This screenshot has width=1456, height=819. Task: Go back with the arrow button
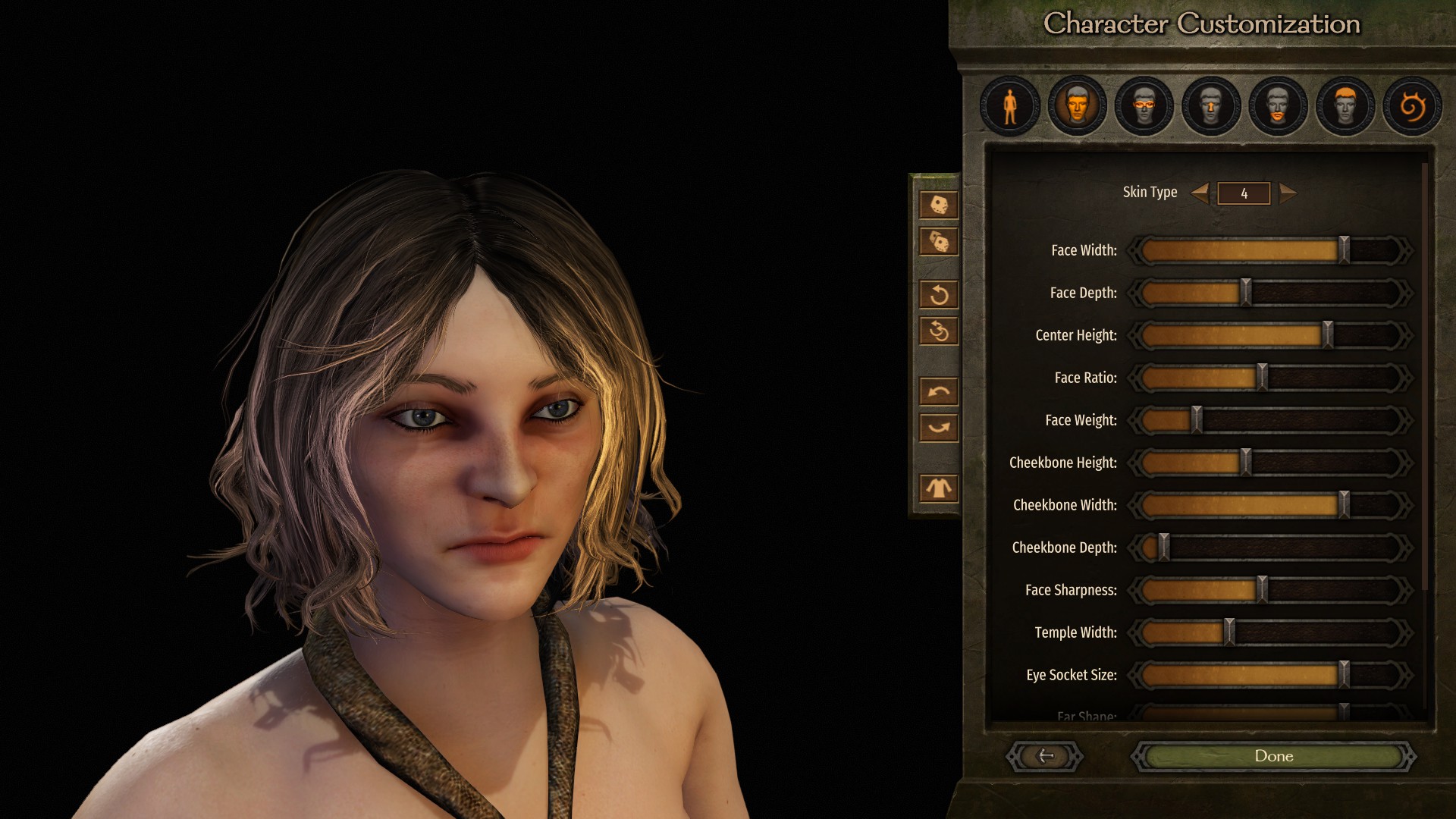point(1045,756)
